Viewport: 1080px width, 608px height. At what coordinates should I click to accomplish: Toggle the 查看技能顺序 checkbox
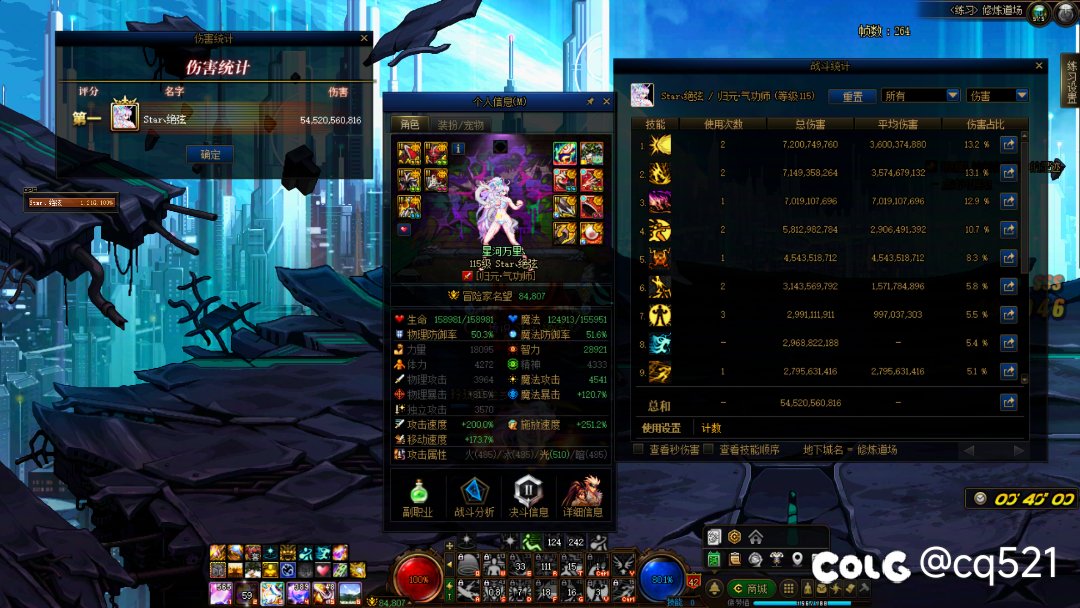[x=708, y=450]
